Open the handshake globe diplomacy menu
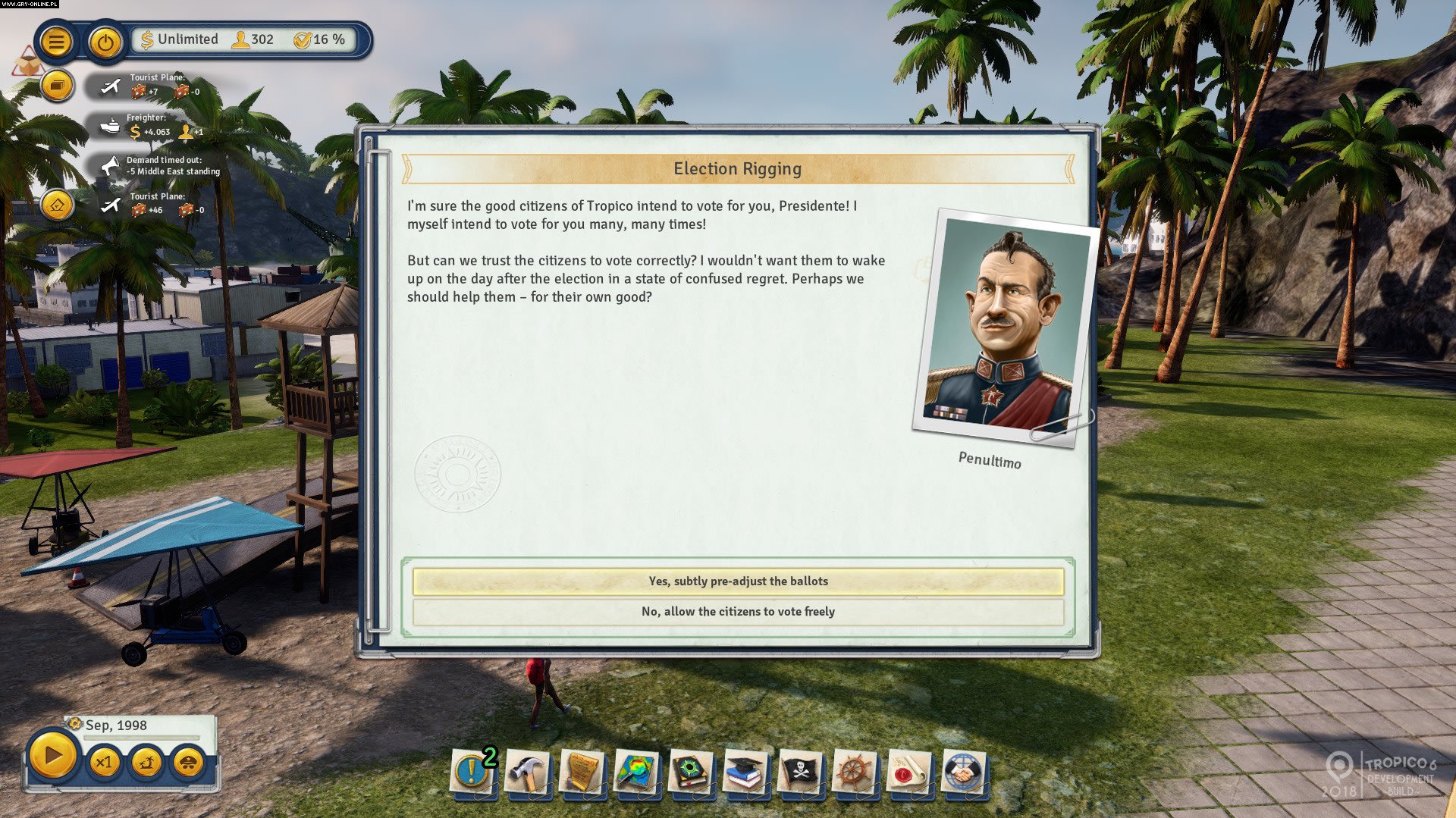 (x=964, y=773)
